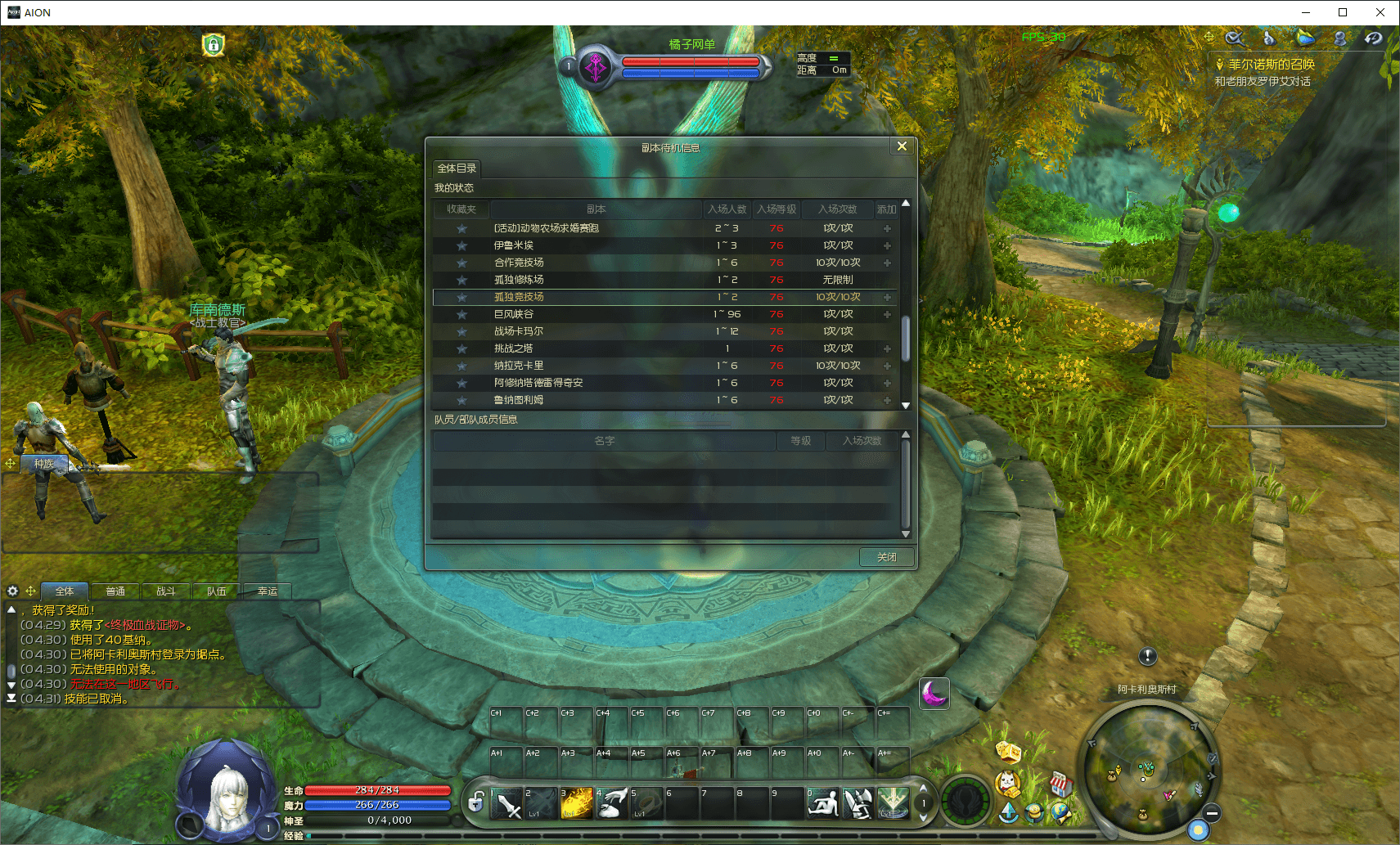Activate the sword attack skill in hotbar
Screen dimensions: 1400x845
click(507, 804)
